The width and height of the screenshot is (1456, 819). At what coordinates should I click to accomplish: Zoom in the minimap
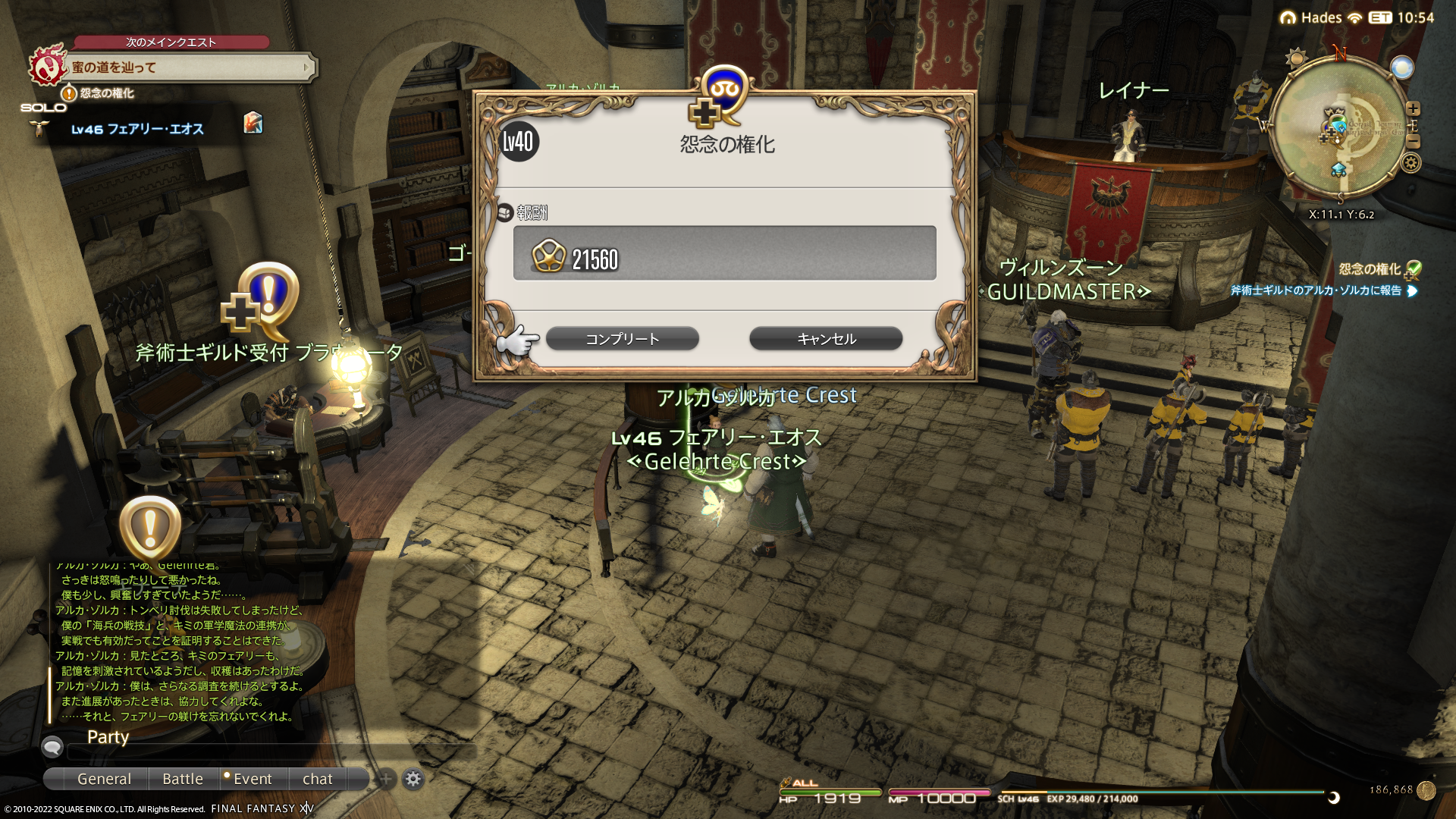click(1413, 108)
